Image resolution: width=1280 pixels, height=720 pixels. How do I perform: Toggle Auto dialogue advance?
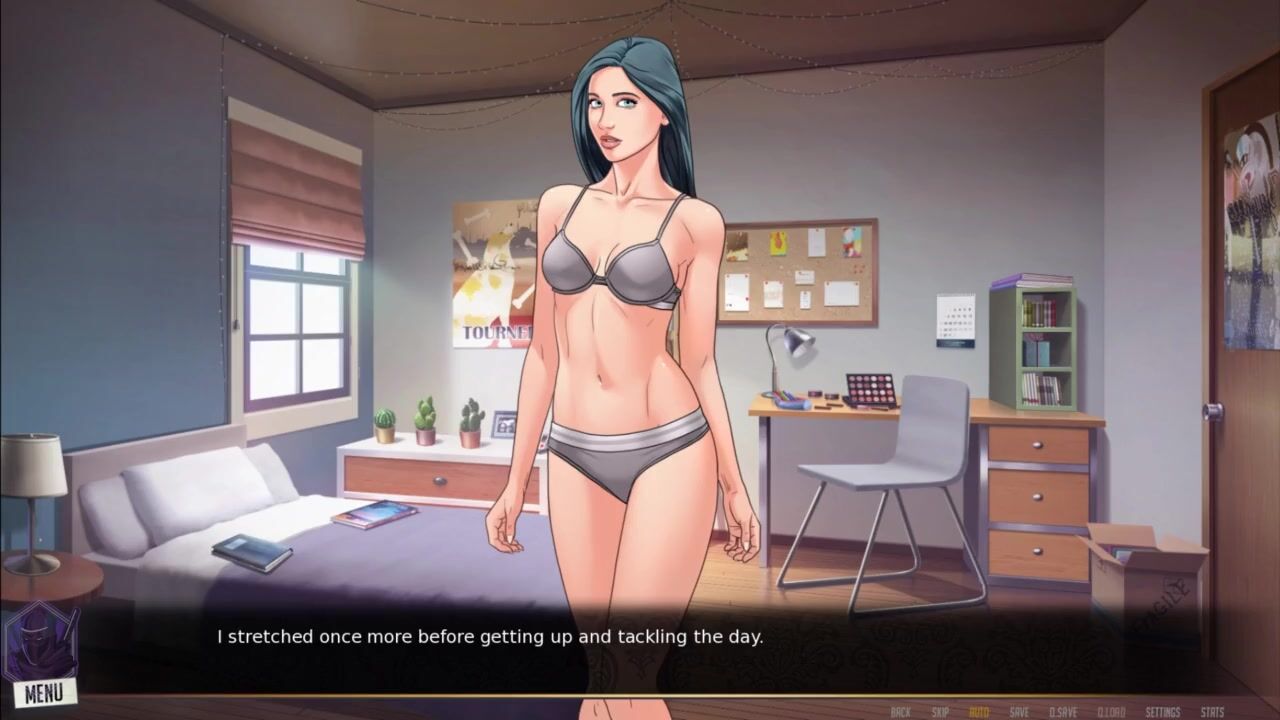979,712
